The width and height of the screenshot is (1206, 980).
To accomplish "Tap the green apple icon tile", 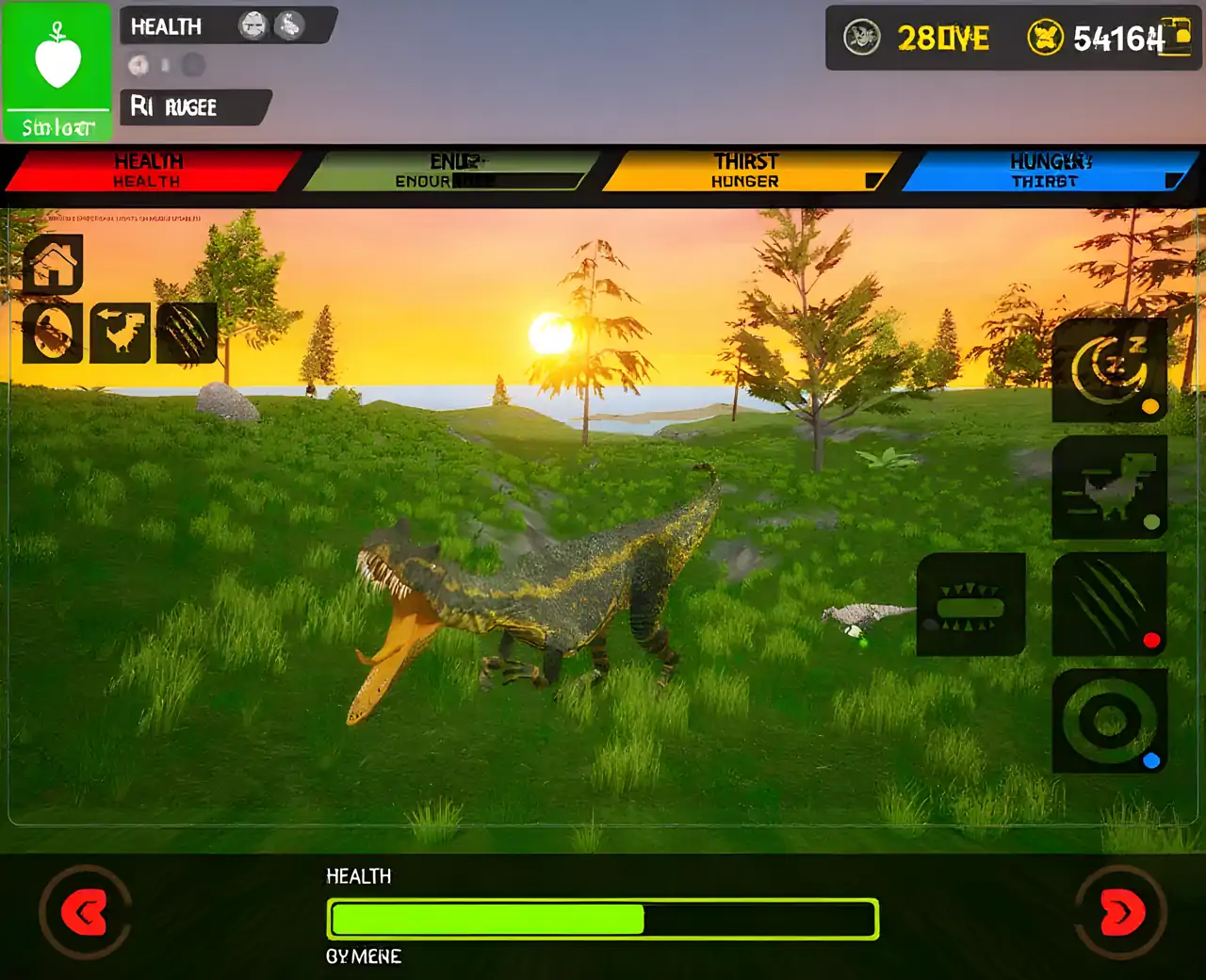I will (57, 71).
